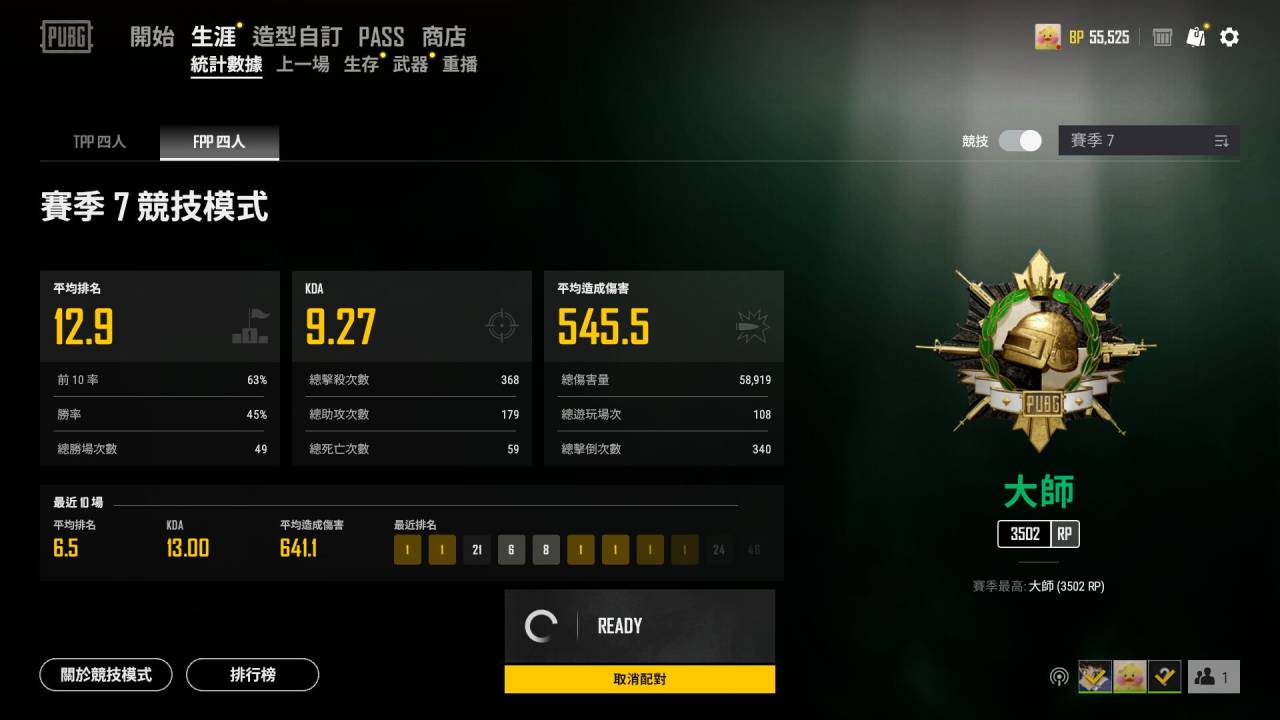Open the 排行榜 leaderboard
Screen dimensions: 1280x720
[252, 675]
